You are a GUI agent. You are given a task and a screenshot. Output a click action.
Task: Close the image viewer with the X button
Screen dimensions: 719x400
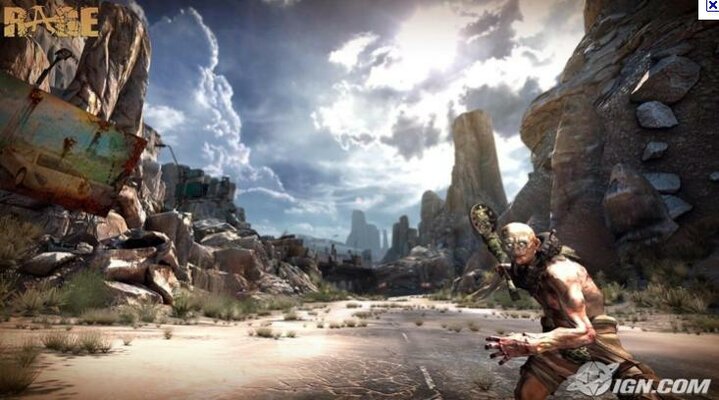pyautogui.click(x=711, y=7)
